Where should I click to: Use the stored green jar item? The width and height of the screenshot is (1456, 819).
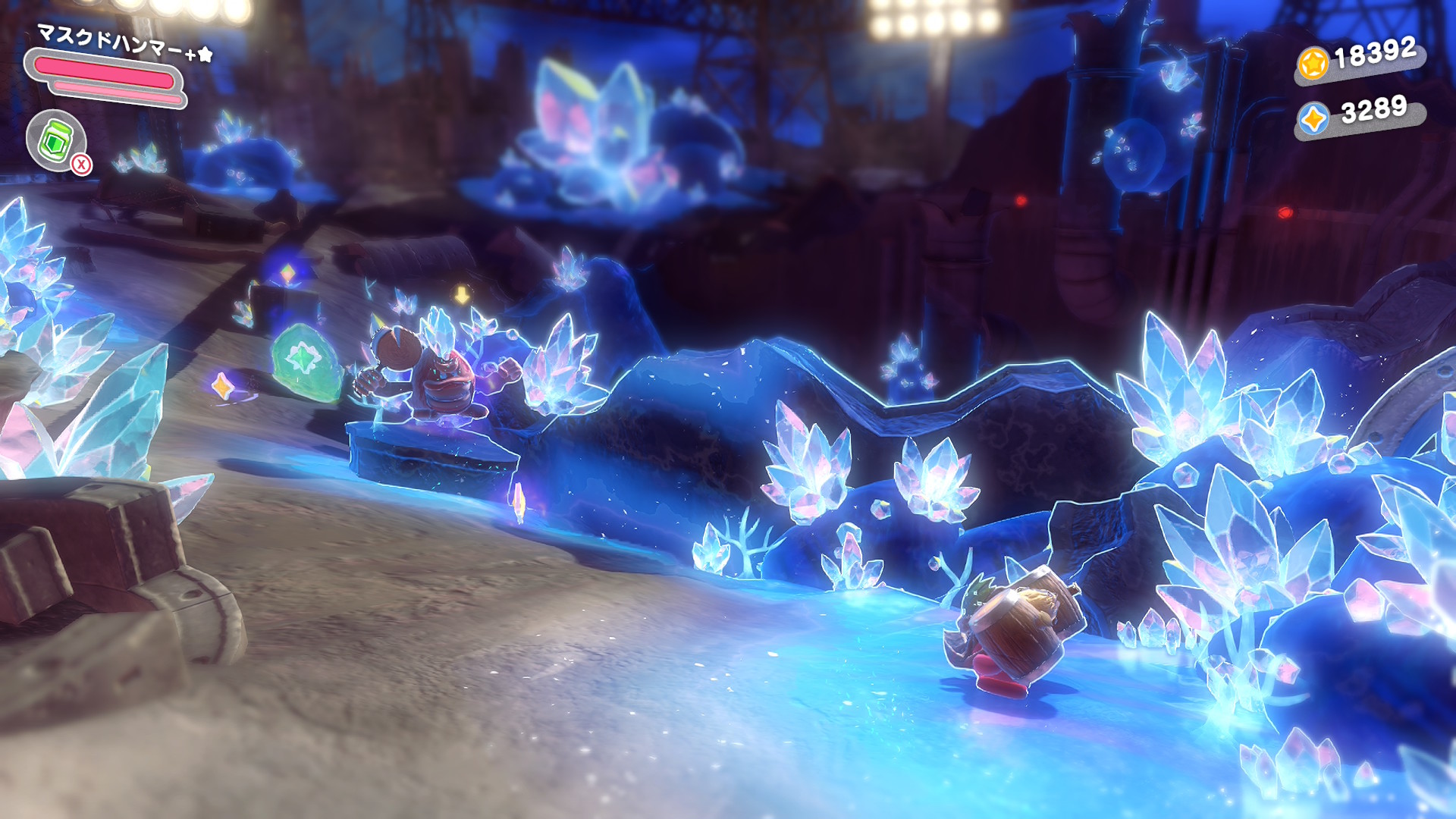pyautogui.click(x=55, y=140)
